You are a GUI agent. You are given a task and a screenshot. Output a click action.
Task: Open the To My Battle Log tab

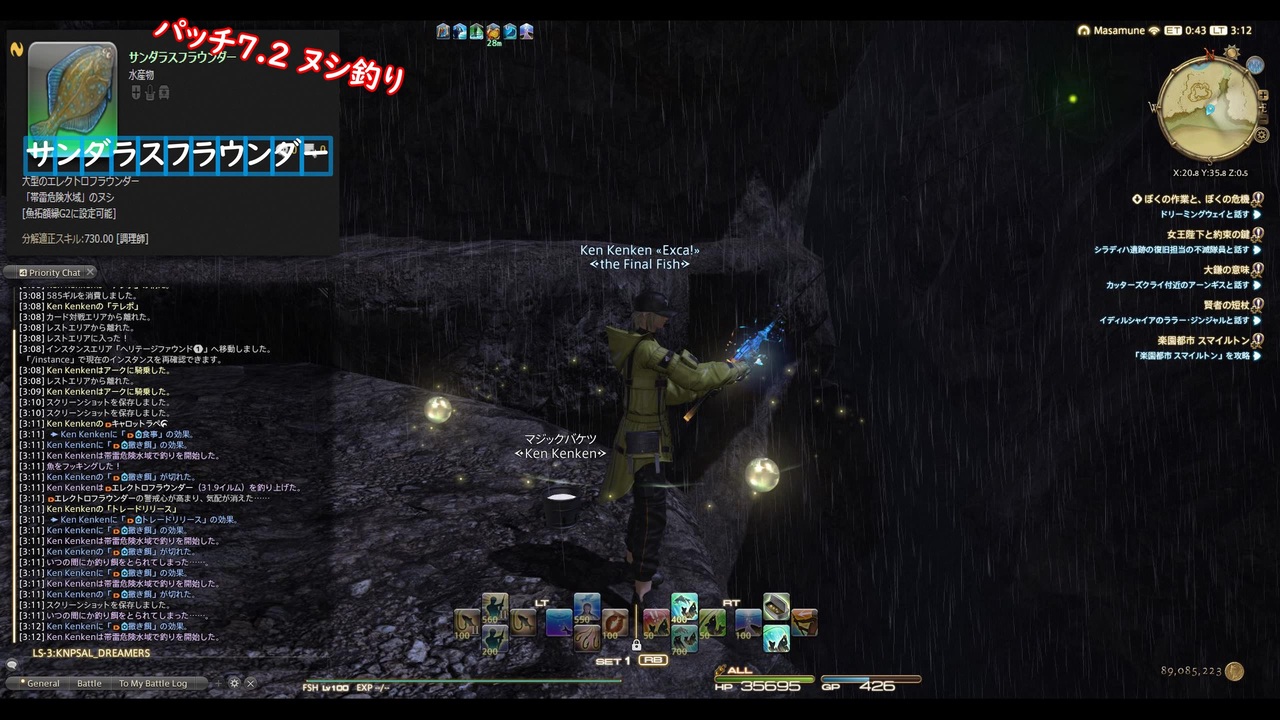[x=153, y=683]
